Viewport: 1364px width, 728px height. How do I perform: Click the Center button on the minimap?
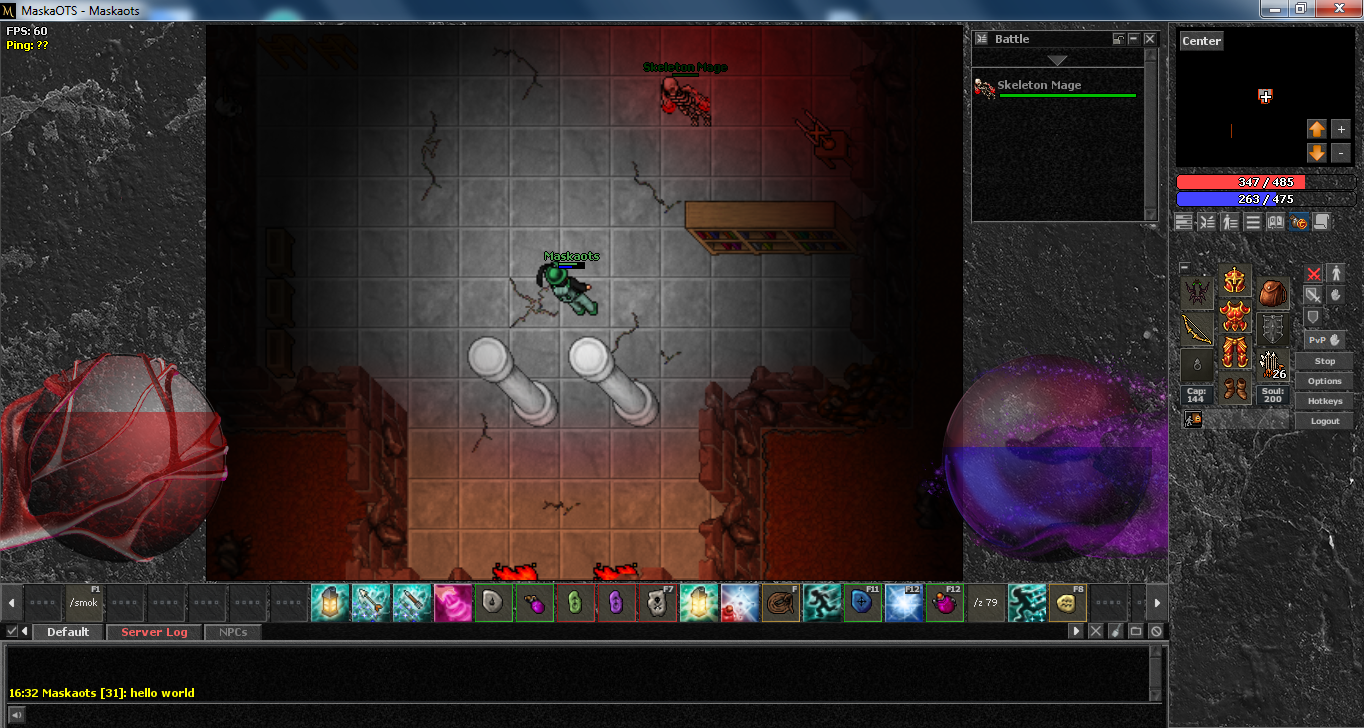(1201, 41)
